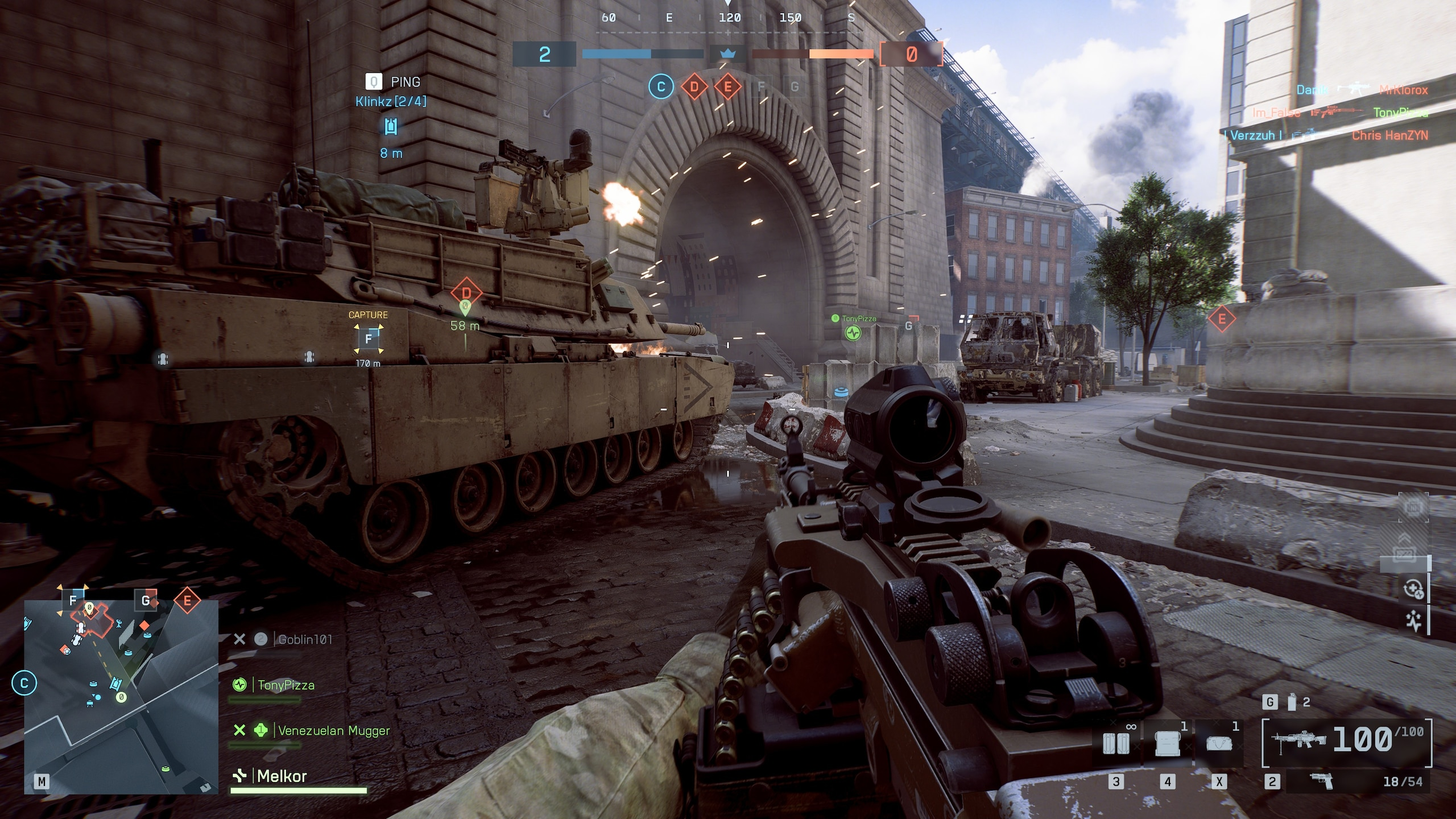Select squadmate Venezuelan Mugger in the squad list
This screenshot has width=1456, height=819.
click(x=333, y=731)
